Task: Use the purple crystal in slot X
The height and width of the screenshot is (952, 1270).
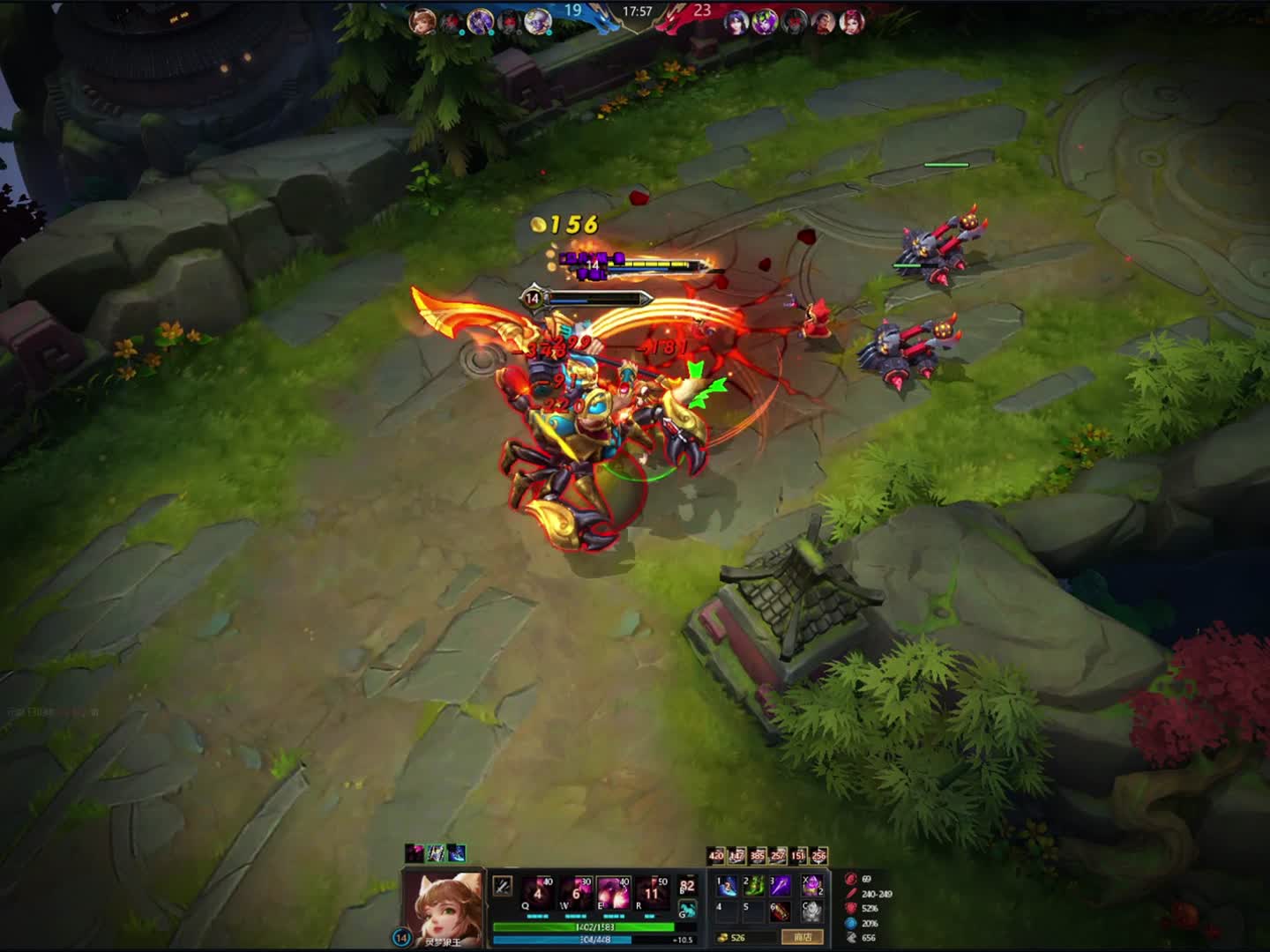Action: (x=812, y=885)
